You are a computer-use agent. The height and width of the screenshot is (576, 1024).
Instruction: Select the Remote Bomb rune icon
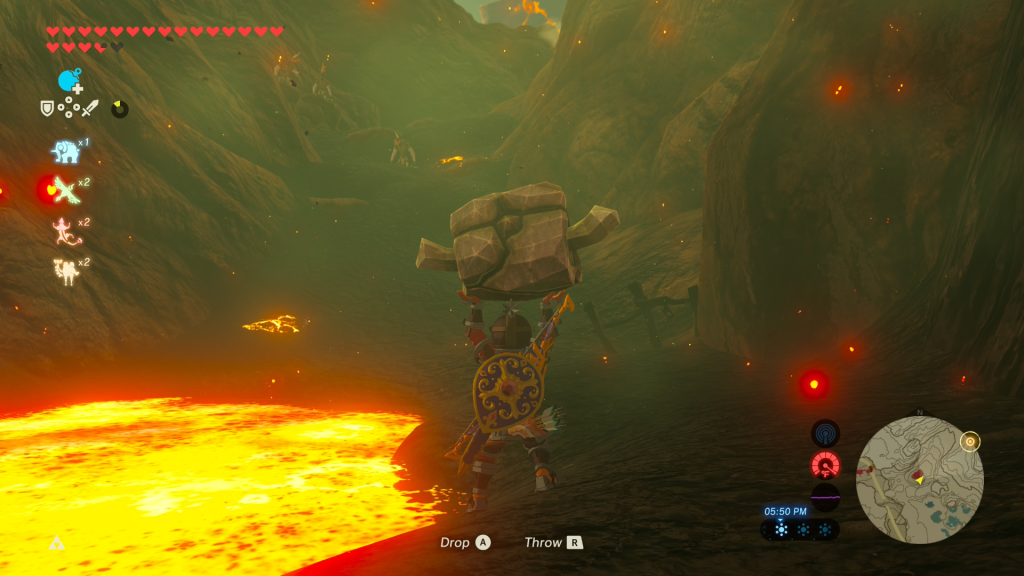[x=69, y=81]
